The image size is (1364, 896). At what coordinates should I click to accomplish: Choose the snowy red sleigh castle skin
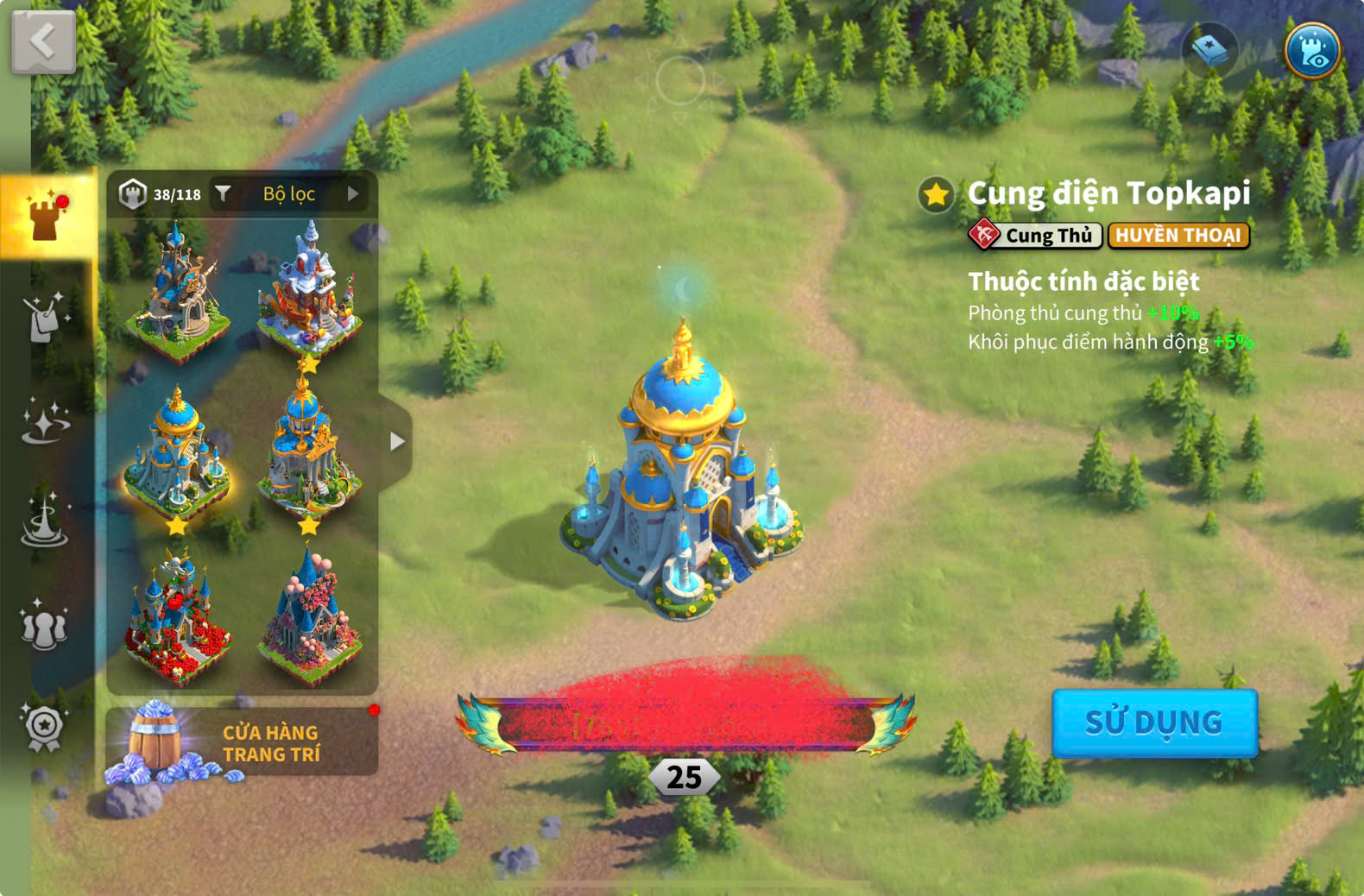click(x=309, y=289)
